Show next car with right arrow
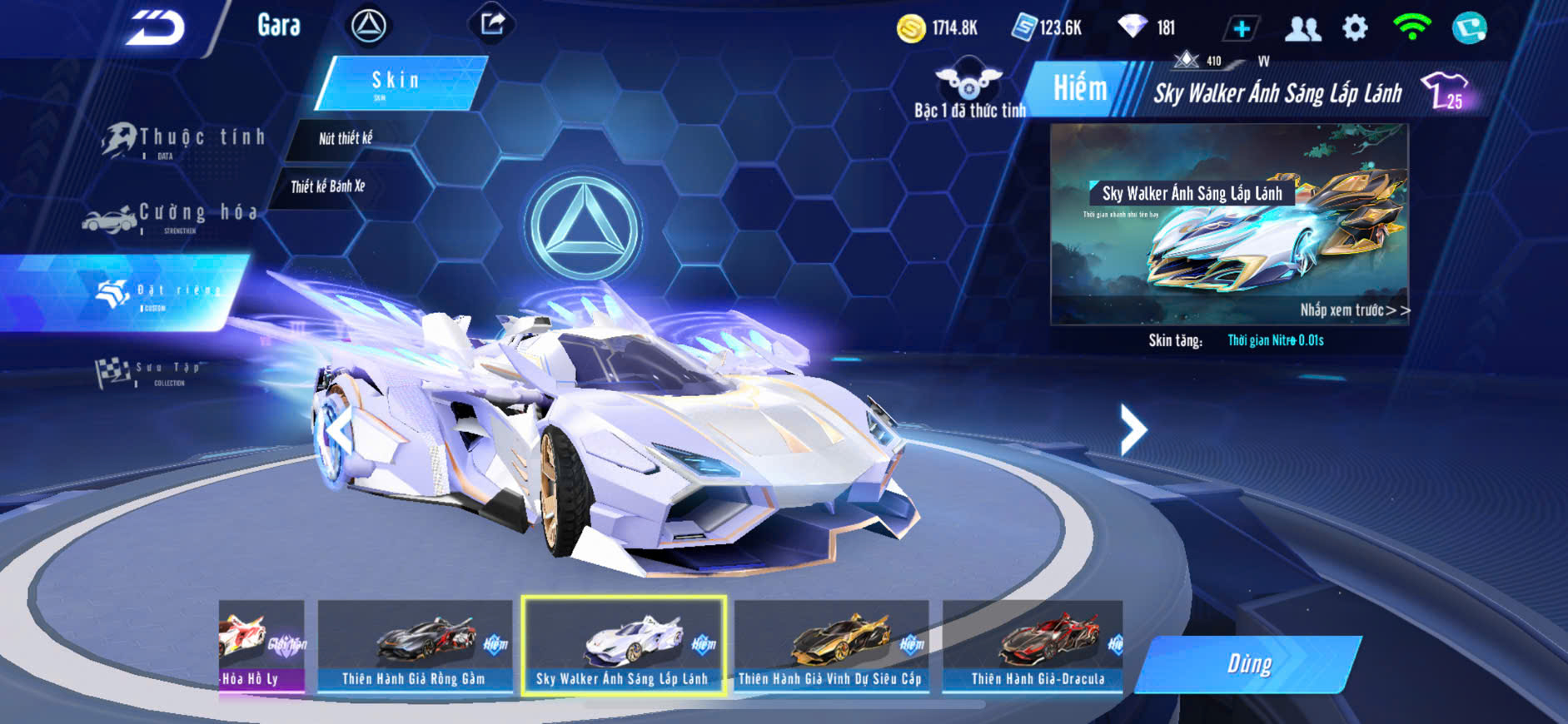Viewport: 1568px width, 724px height. (1132, 429)
